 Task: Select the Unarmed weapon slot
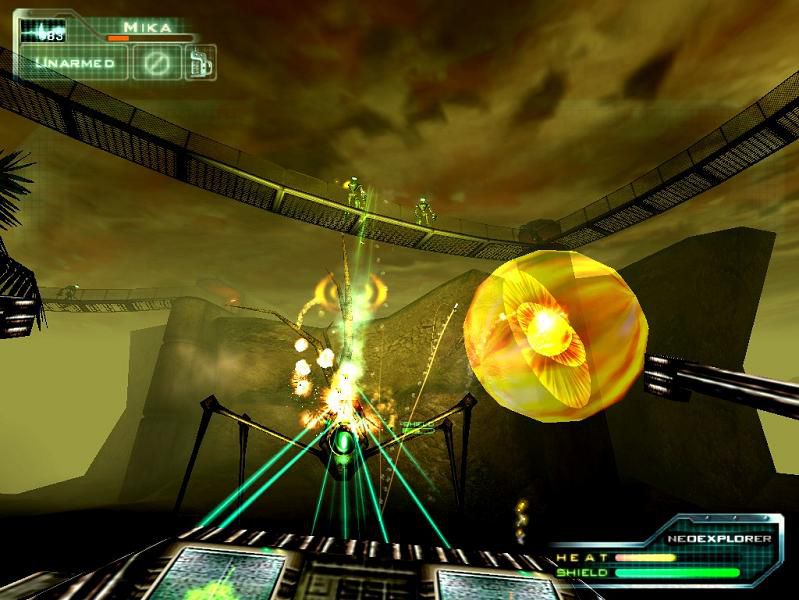(x=75, y=63)
